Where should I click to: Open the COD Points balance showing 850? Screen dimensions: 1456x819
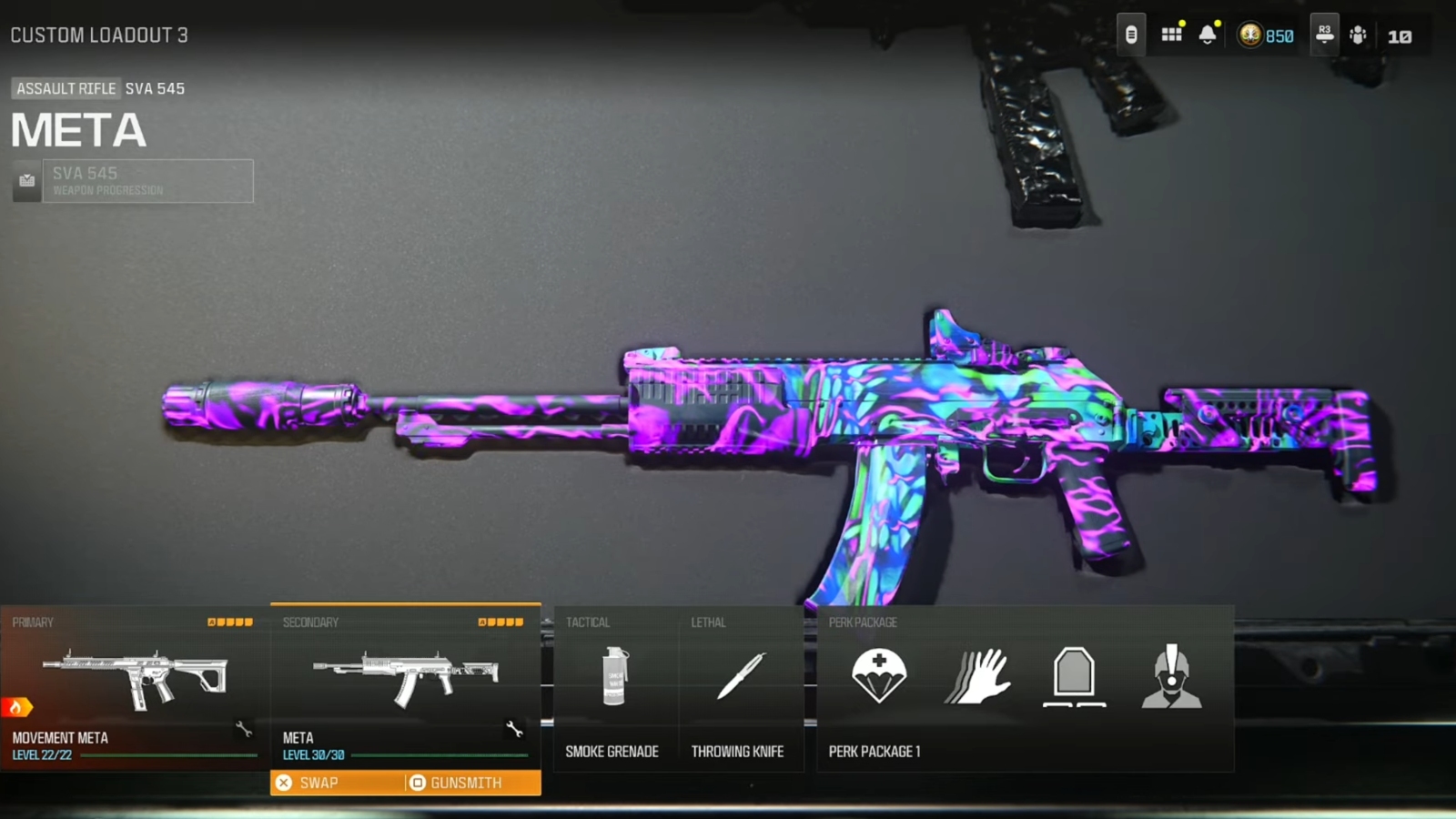(x=1267, y=35)
